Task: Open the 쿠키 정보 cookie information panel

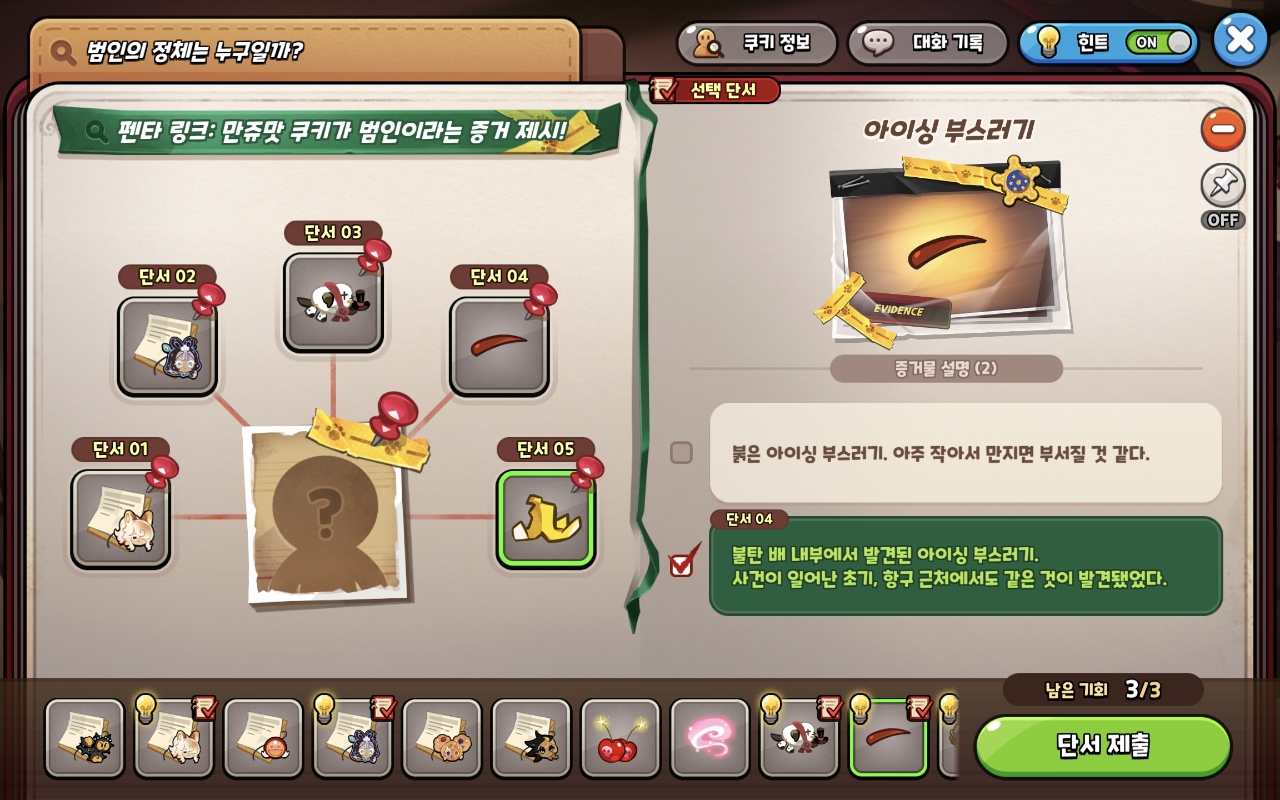Action: 757,41
